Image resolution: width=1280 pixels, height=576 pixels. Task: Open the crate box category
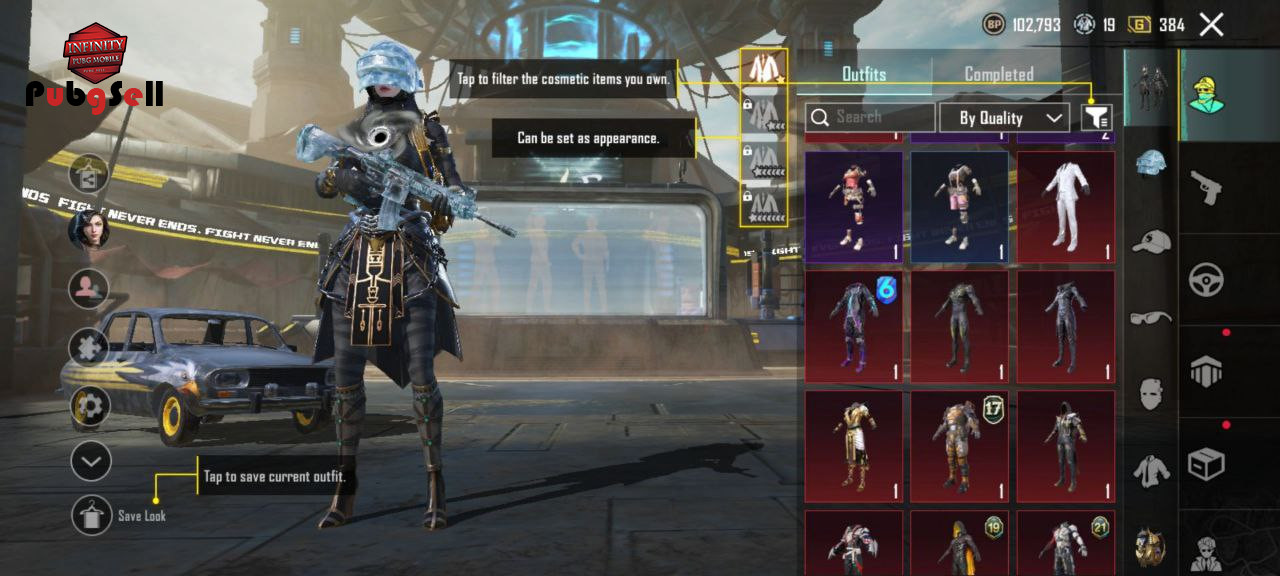click(x=1206, y=463)
